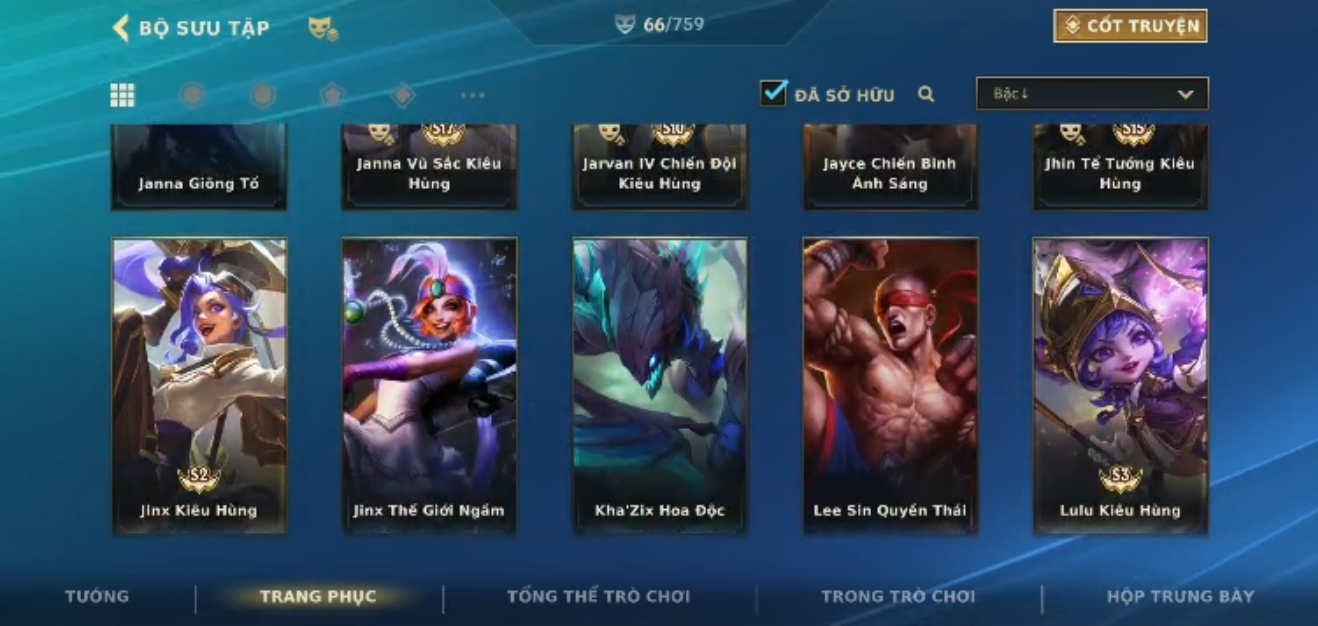Open the Kha'Zix Hoa Độc skin card
This screenshot has width=1318, height=626.
659,385
